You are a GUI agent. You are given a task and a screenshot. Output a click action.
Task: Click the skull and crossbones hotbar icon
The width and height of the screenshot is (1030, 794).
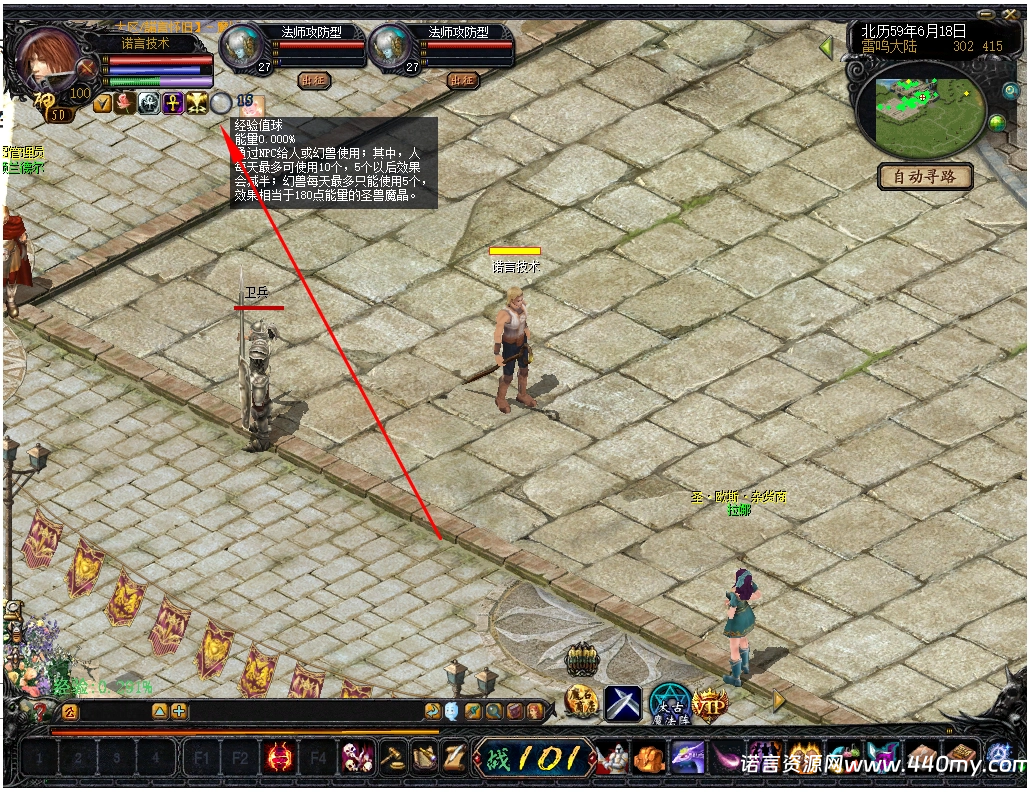click(357, 759)
